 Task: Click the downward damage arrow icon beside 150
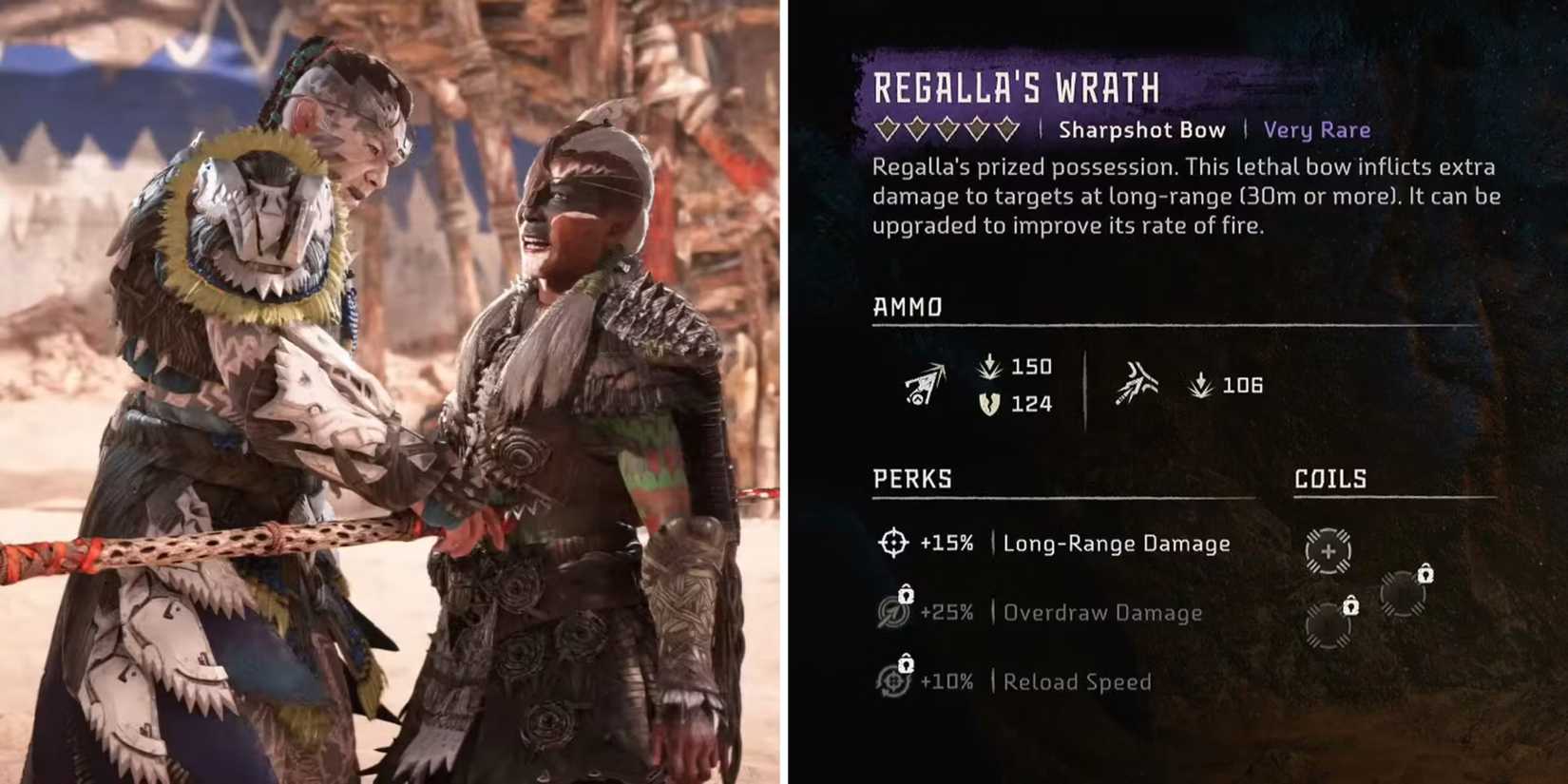[989, 367]
